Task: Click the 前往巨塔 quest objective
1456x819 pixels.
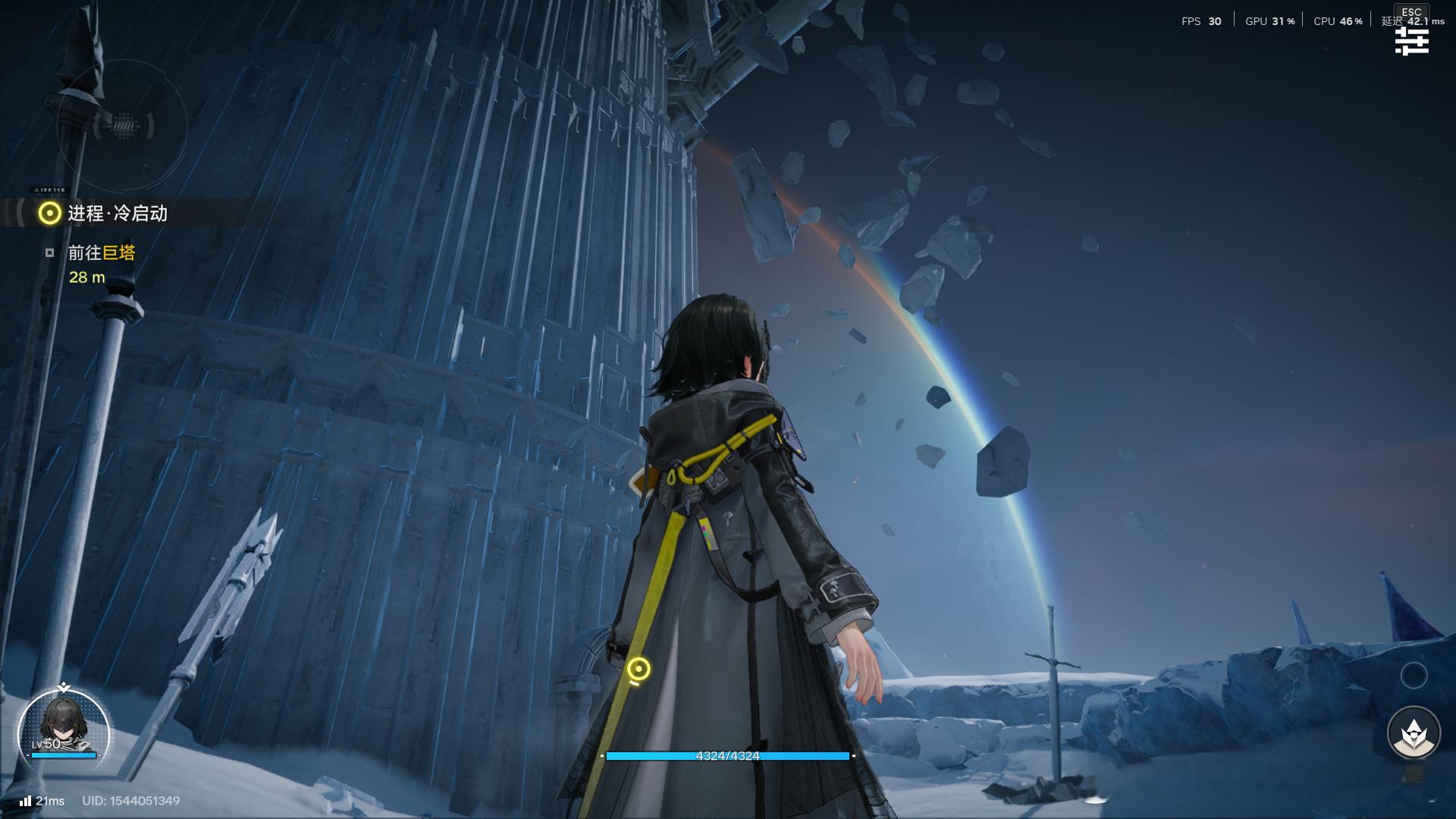Action: [102, 253]
